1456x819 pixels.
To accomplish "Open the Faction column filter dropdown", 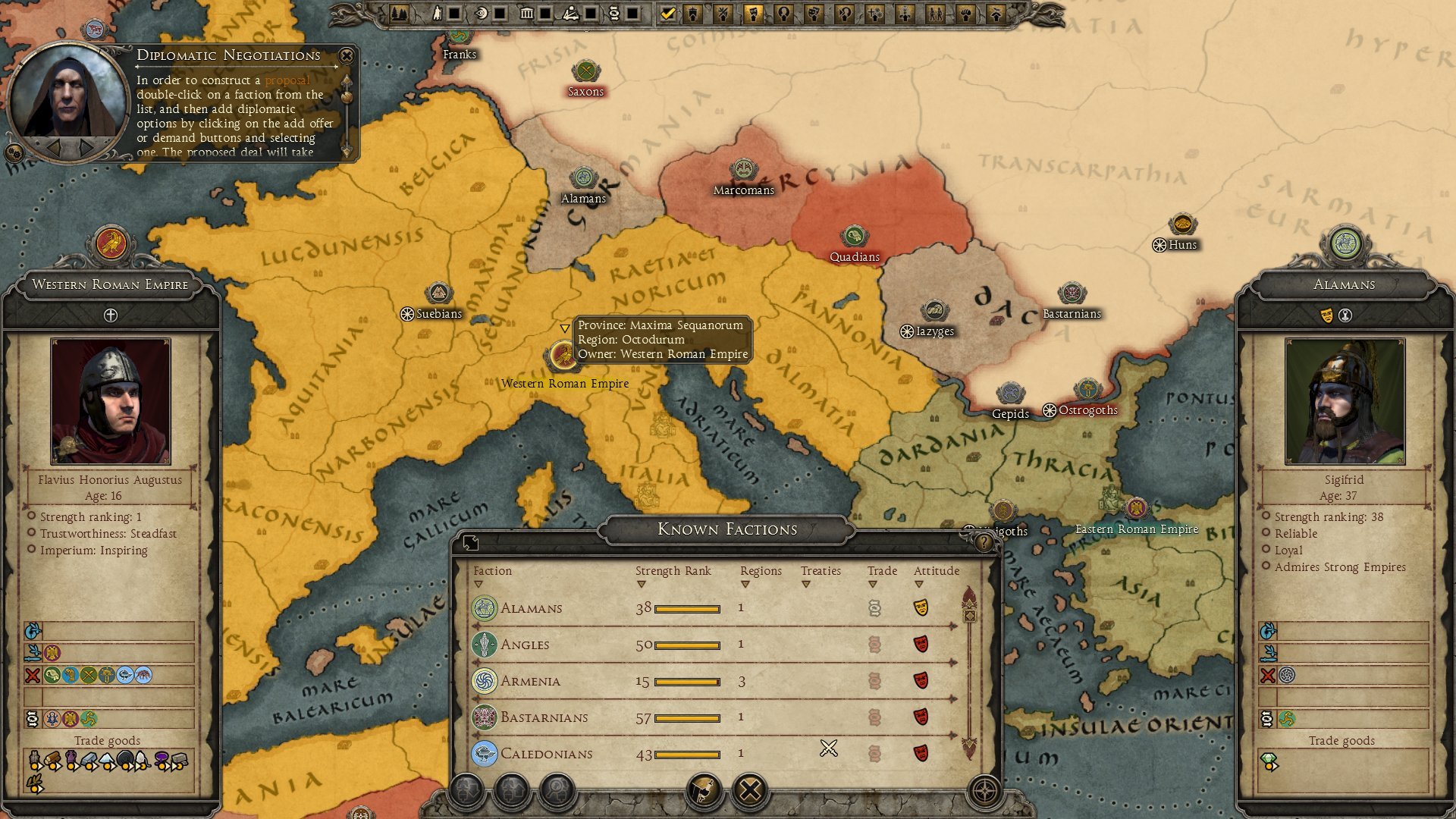I will (479, 584).
